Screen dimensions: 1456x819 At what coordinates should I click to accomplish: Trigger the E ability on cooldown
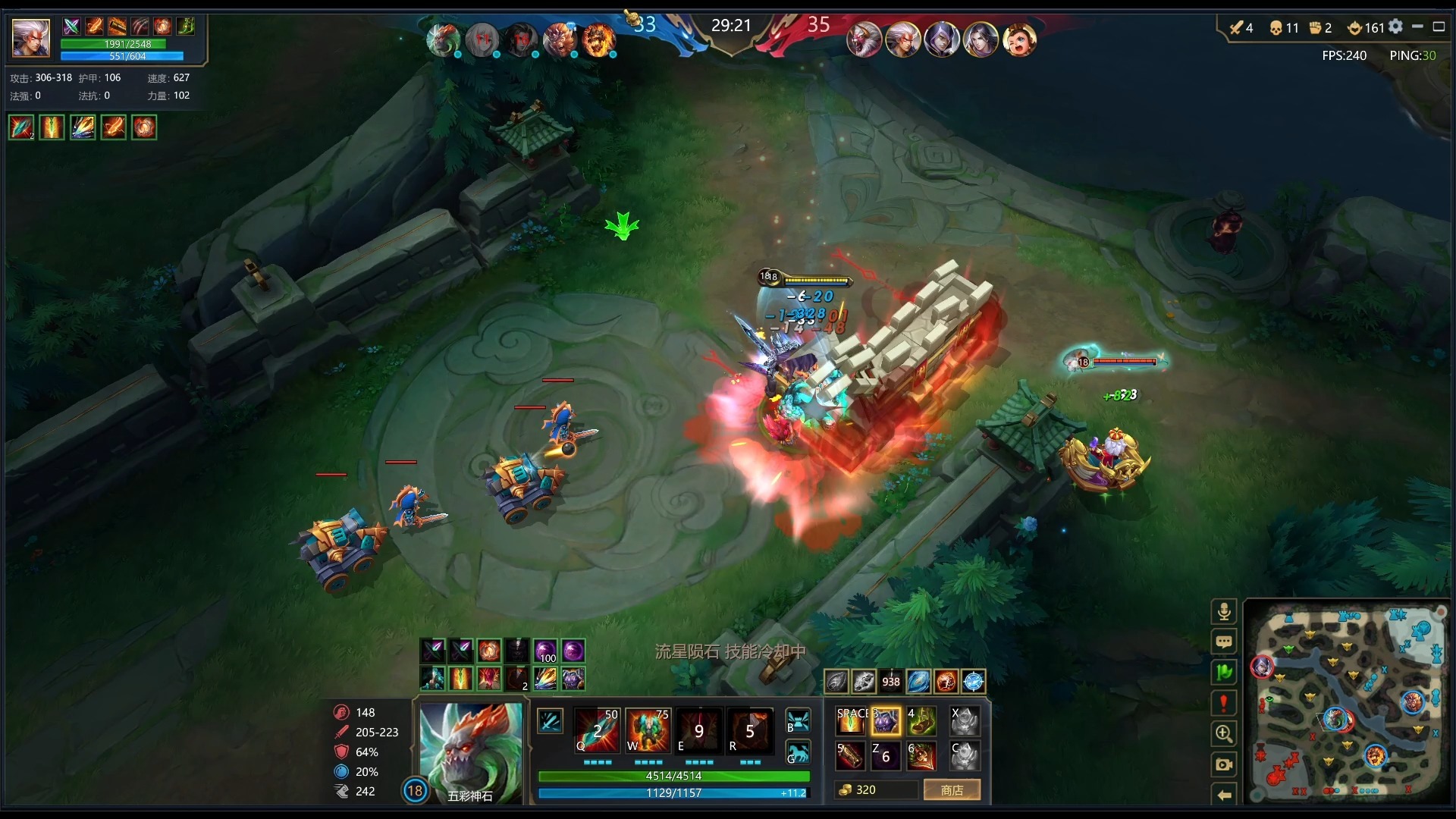pyautogui.click(x=698, y=731)
